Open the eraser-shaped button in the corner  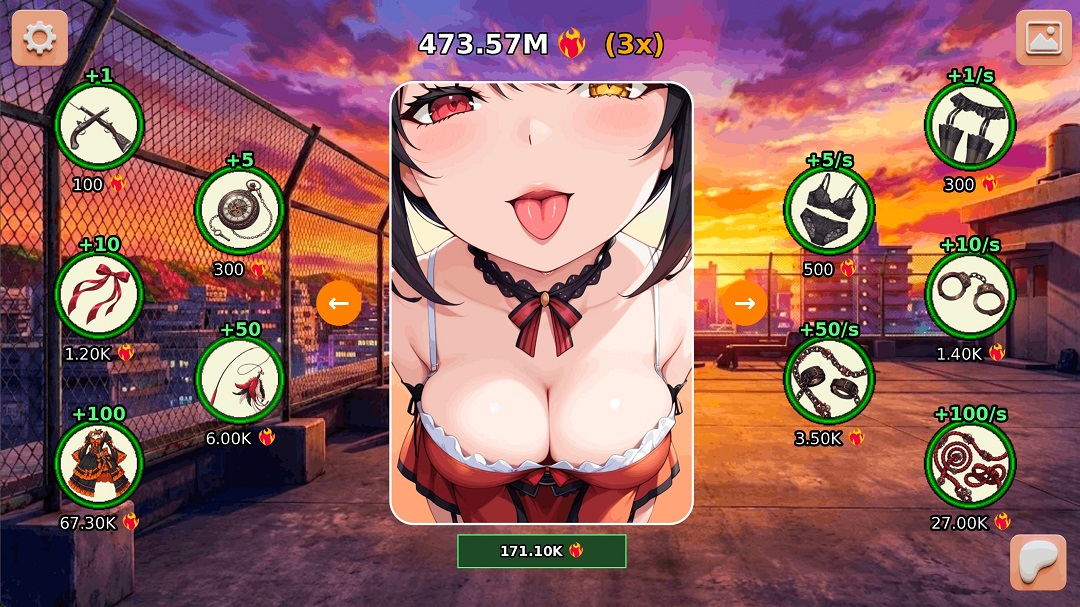[1038, 562]
